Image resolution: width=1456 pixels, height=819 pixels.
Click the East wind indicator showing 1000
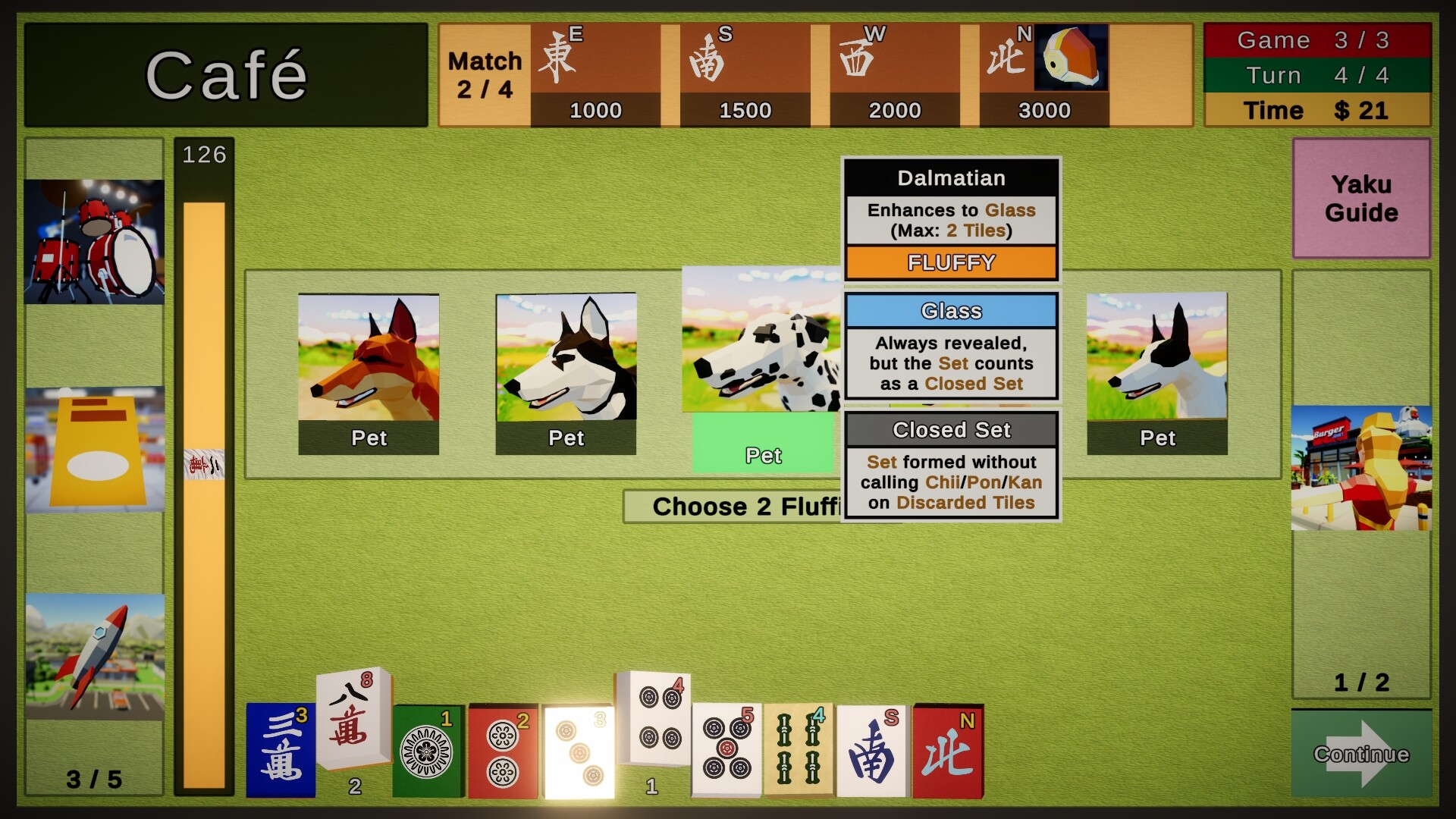coord(597,72)
